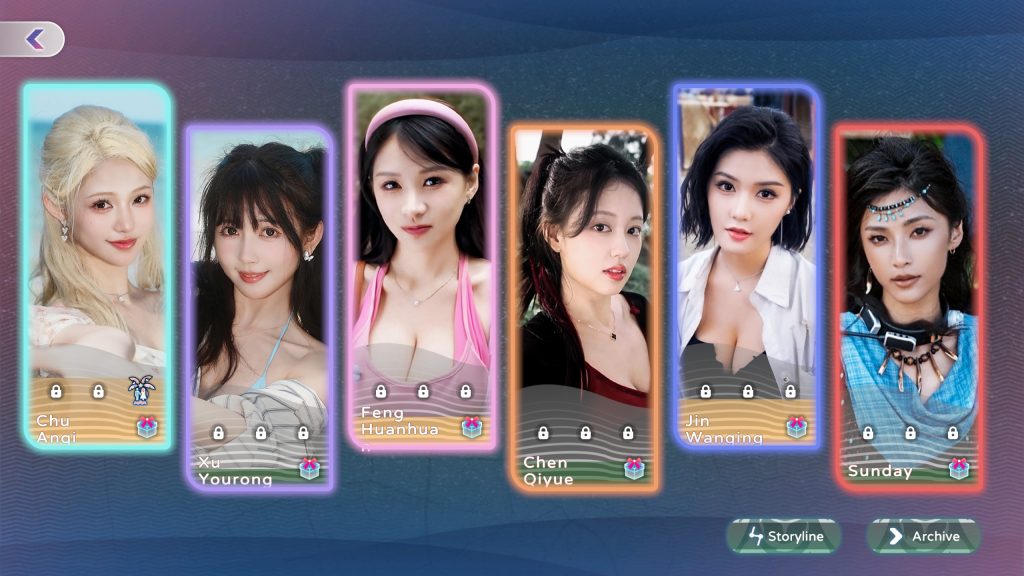Open Chu Anqi's gift box icon
Image resolution: width=1024 pixels, height=576 pixels.
click(x=147, y=428)
